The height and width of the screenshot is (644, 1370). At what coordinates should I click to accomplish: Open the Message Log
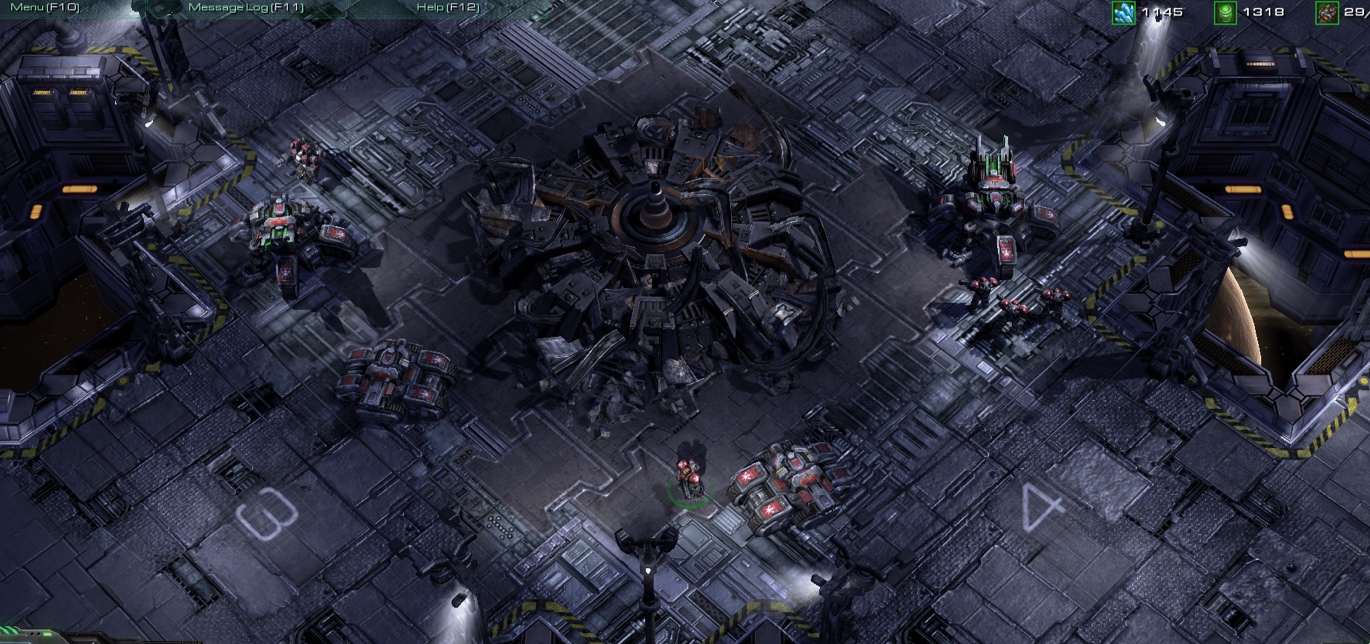[245, 7]
